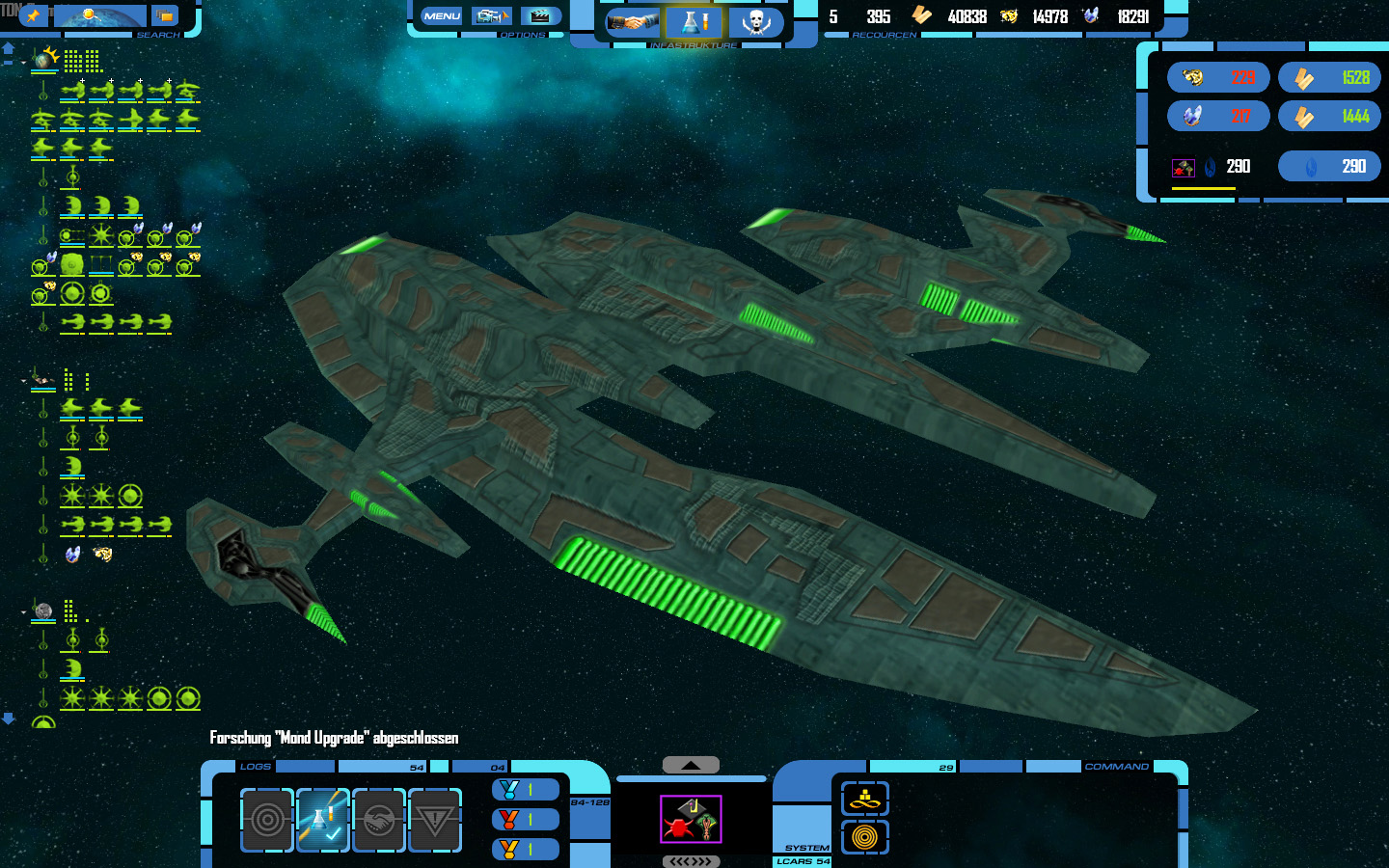1389x868 pixels.
Task: Activate the gold spiral rings command icon
Action: point(864,837)
